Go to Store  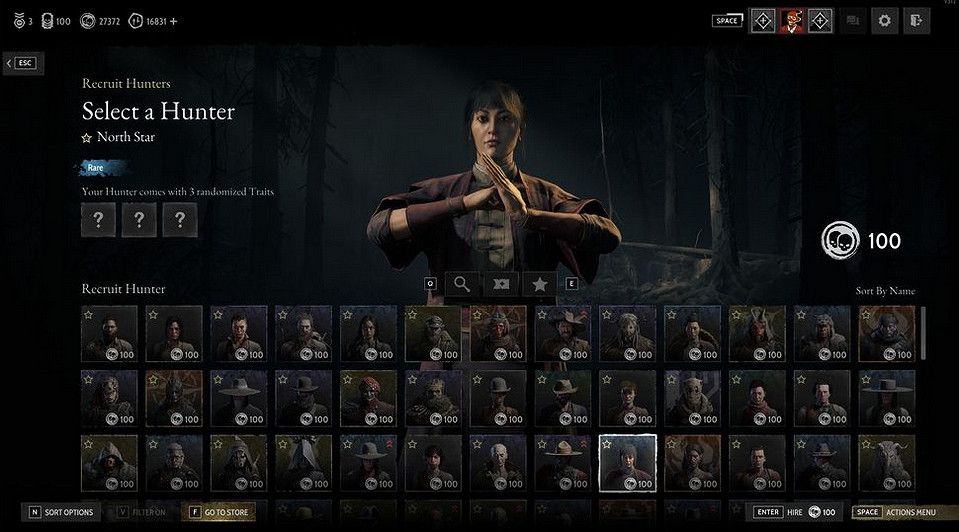click(x=220, y=512)
